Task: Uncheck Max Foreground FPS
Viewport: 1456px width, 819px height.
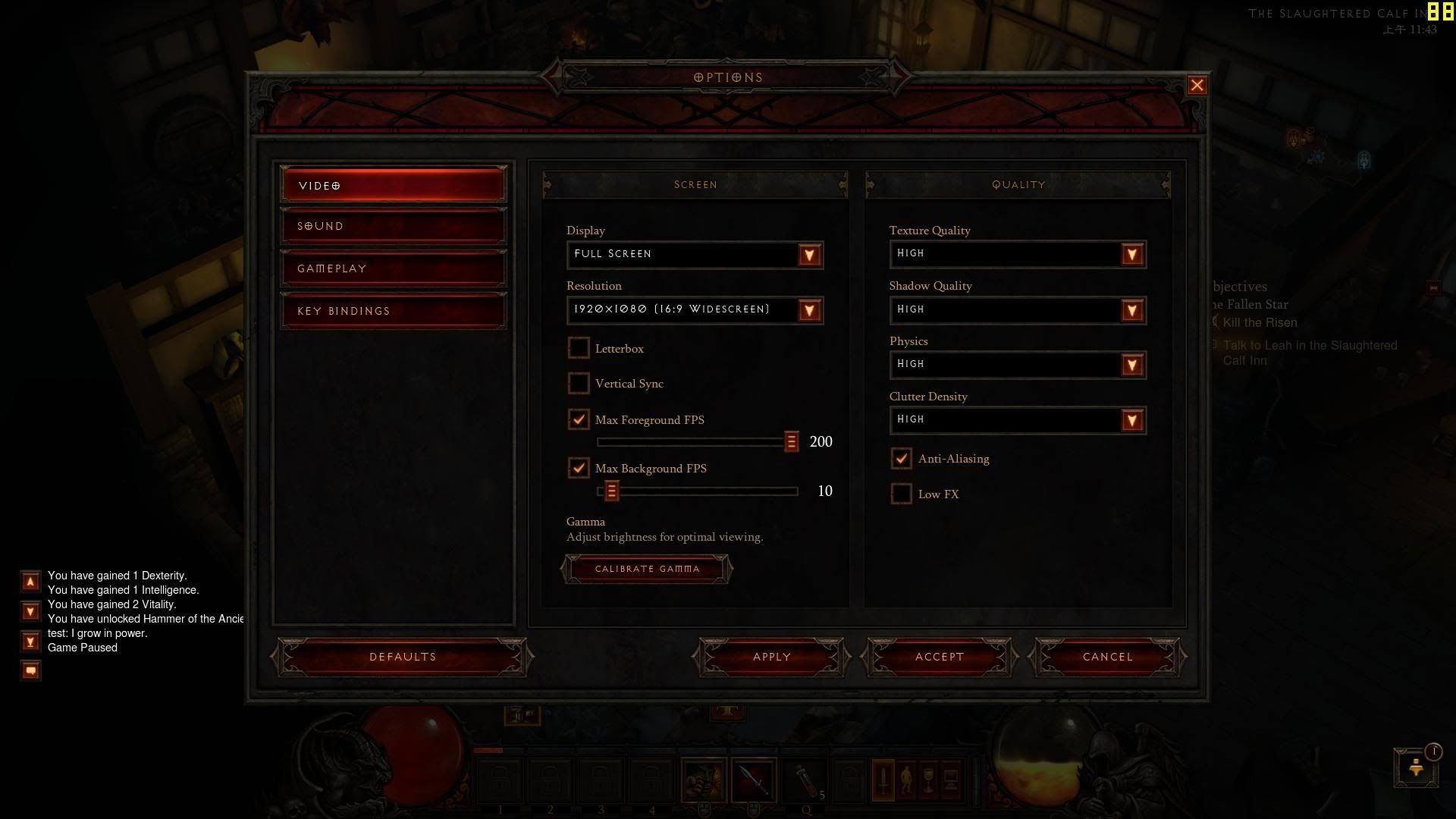Action: (579, 419)
